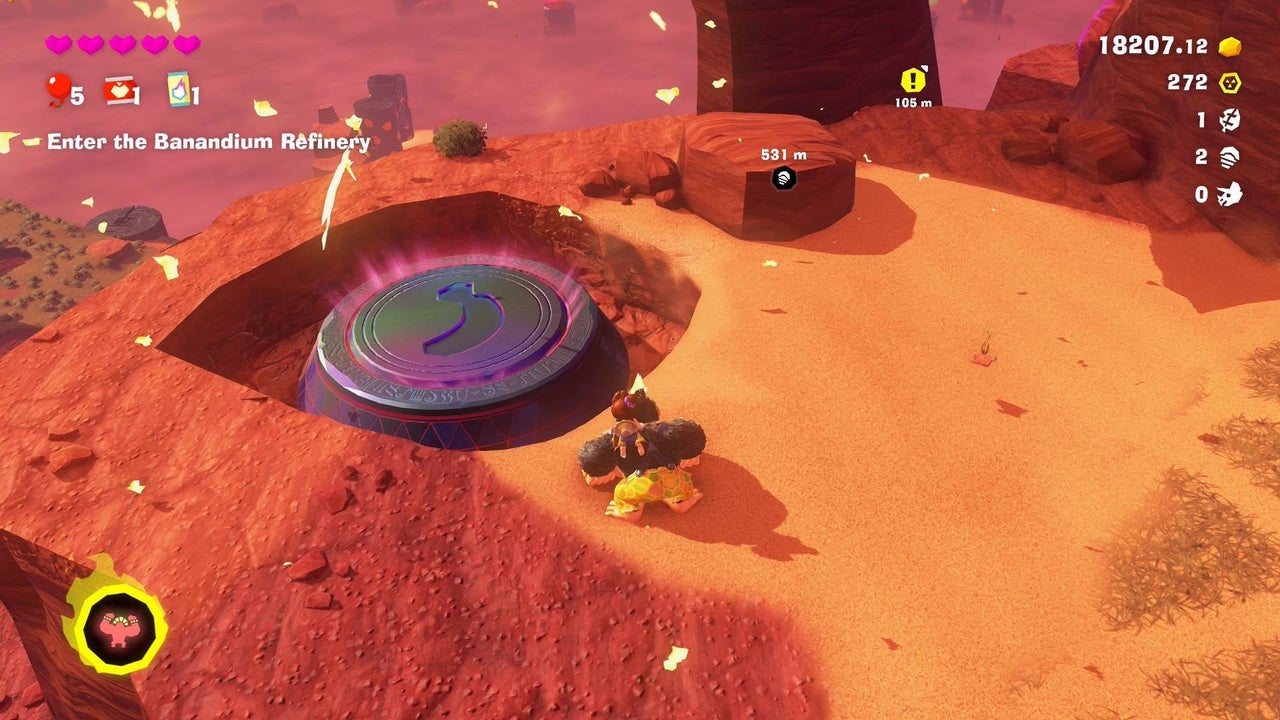Screen dimensions: 1280x720
Task: Click the black 531 m waypoint marker
Action: pos(785,178)
